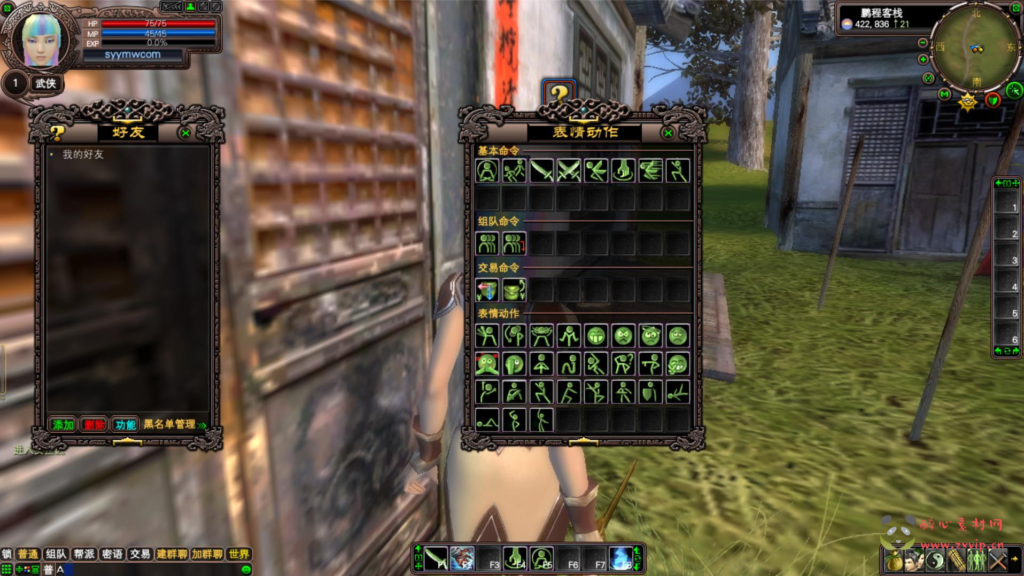Select the 交易 trade chat channel
1024x576 pixels.
point(140,554)
